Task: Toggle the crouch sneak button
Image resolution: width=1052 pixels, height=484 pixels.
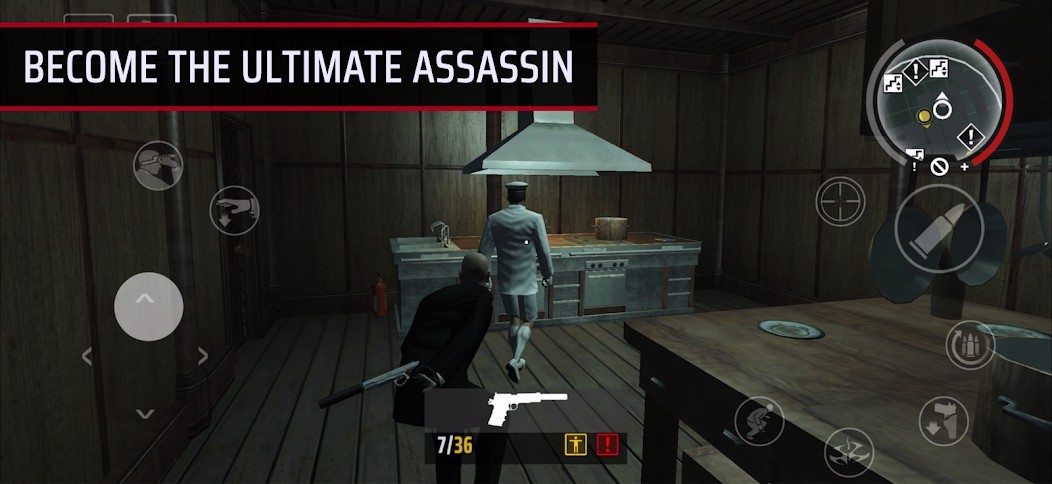Action: [x=759, y=419]
